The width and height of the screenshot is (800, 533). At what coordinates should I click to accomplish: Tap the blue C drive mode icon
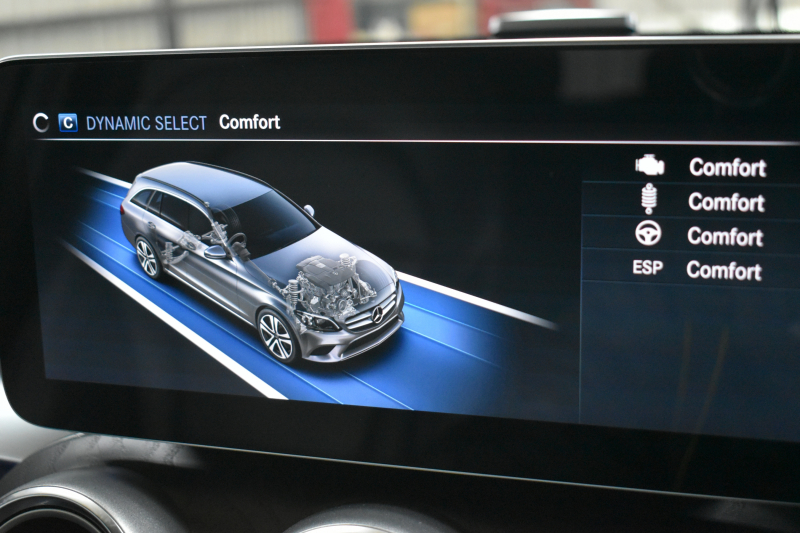coord(68,123)
